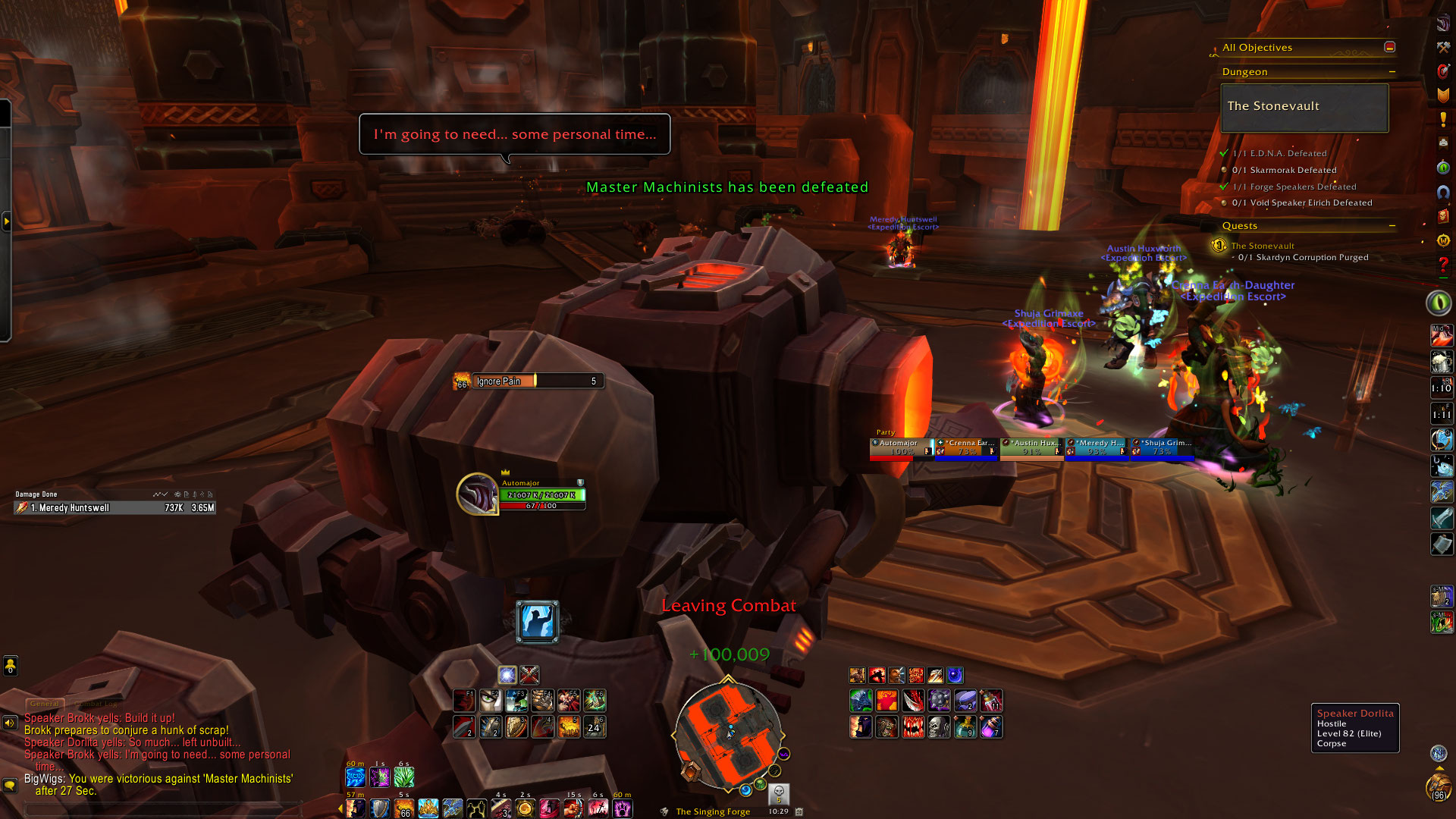Open the calendar beside the clock
Viewport: 1456px width, 819px height.
pos(799,811)
